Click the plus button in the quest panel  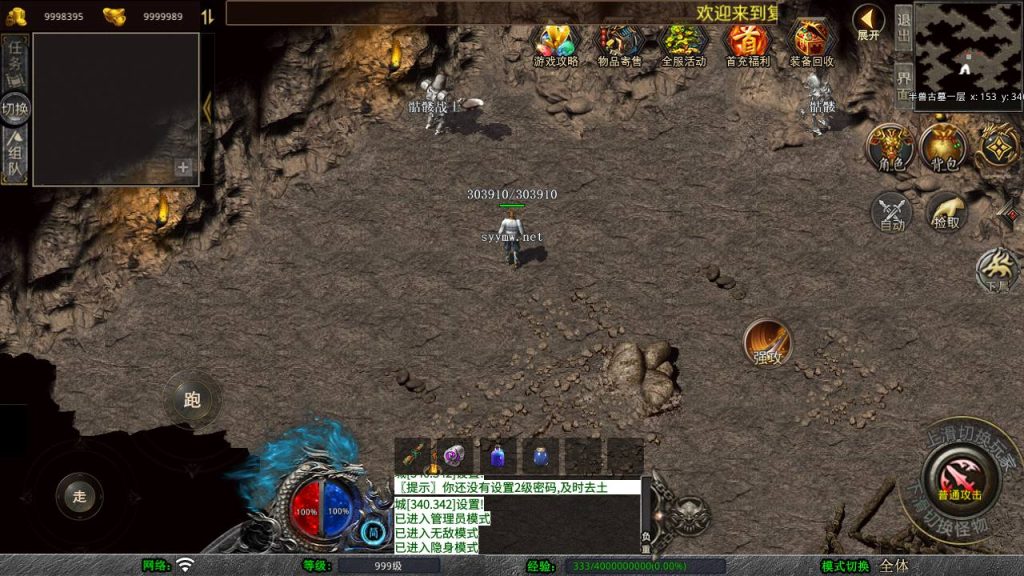tap(183, 168)
